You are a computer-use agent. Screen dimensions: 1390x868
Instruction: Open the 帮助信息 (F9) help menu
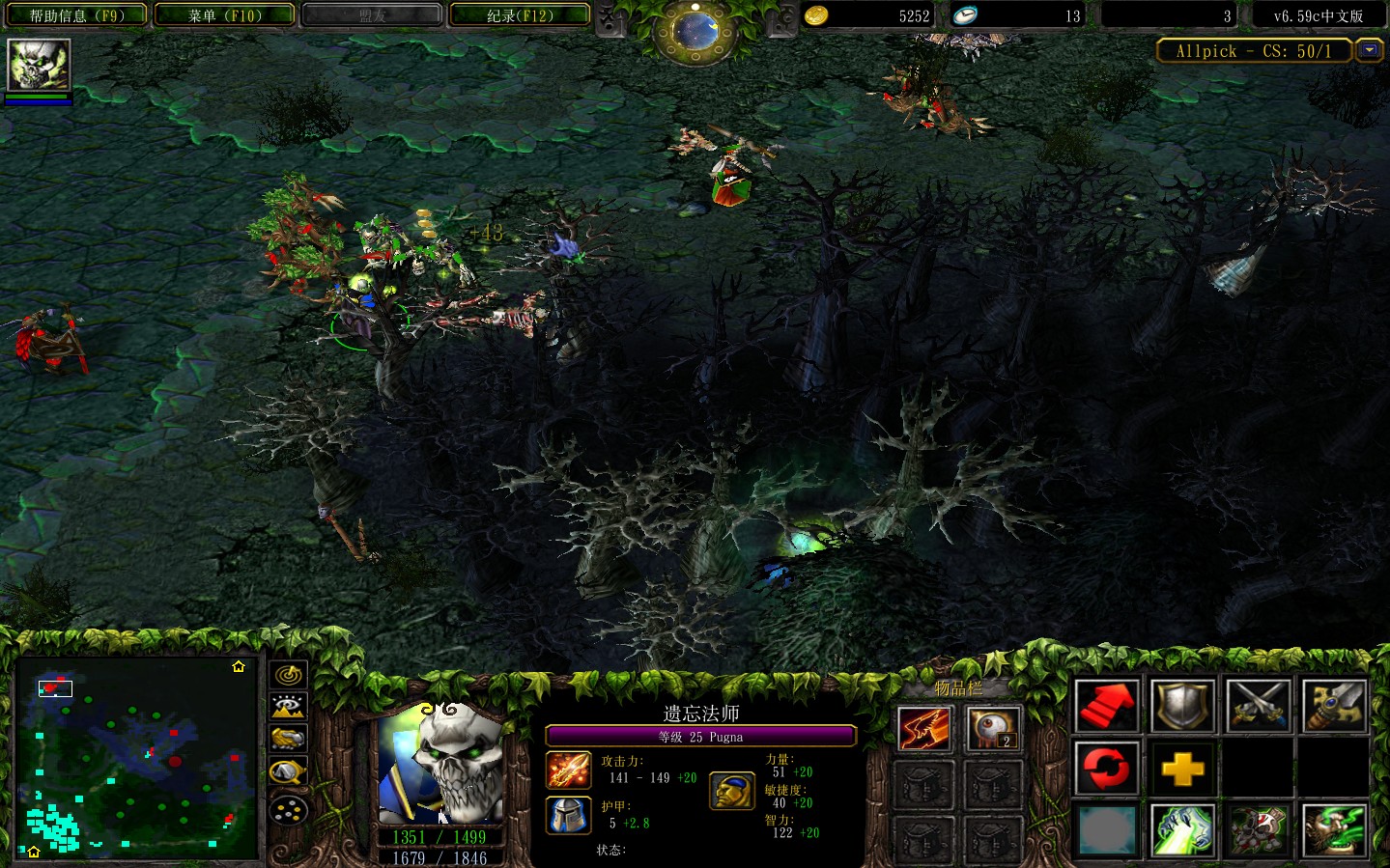pos(76,15)
